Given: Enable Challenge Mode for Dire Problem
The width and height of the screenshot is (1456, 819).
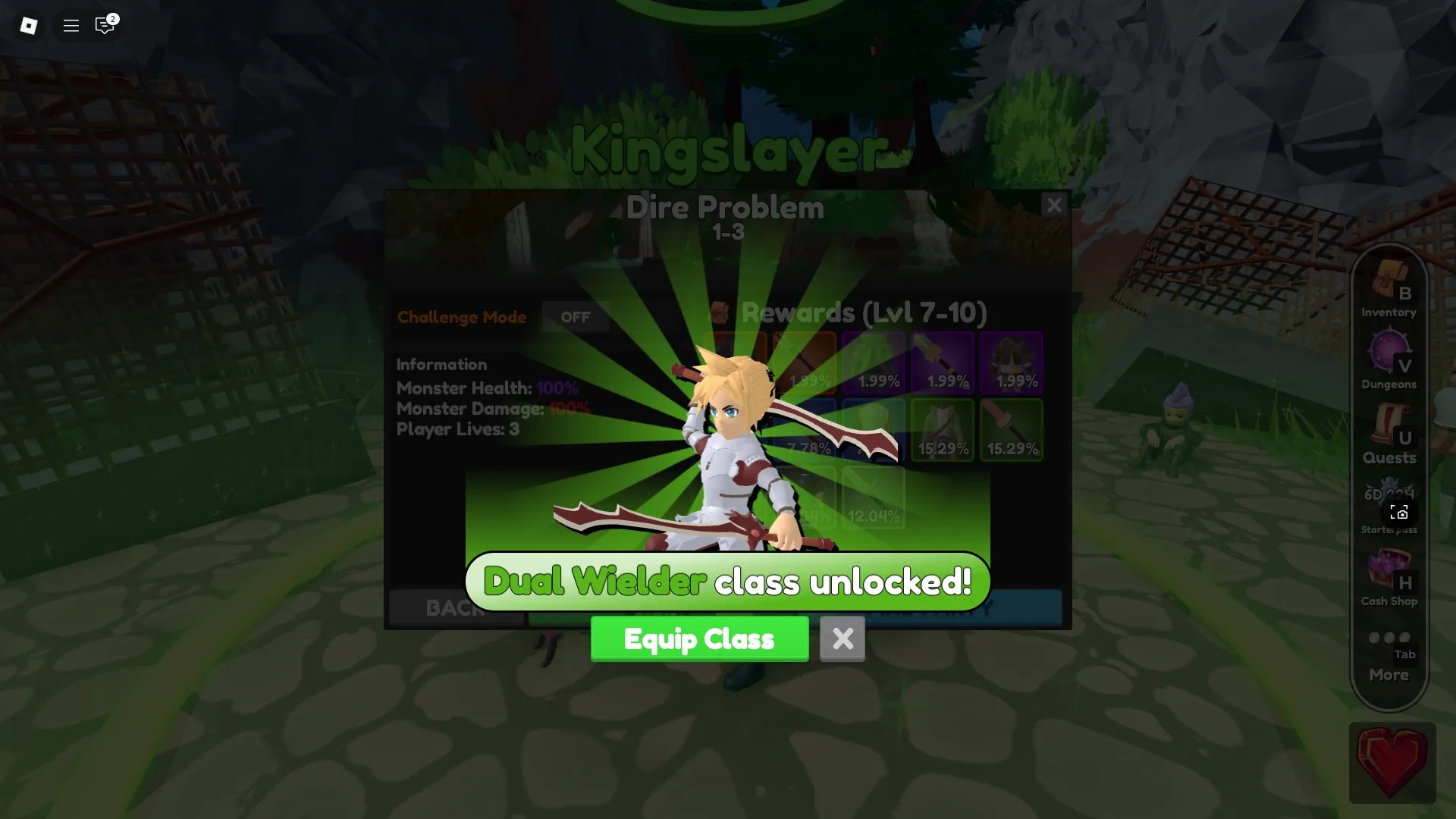Looking at the screenshot, I should coord(576,317).
